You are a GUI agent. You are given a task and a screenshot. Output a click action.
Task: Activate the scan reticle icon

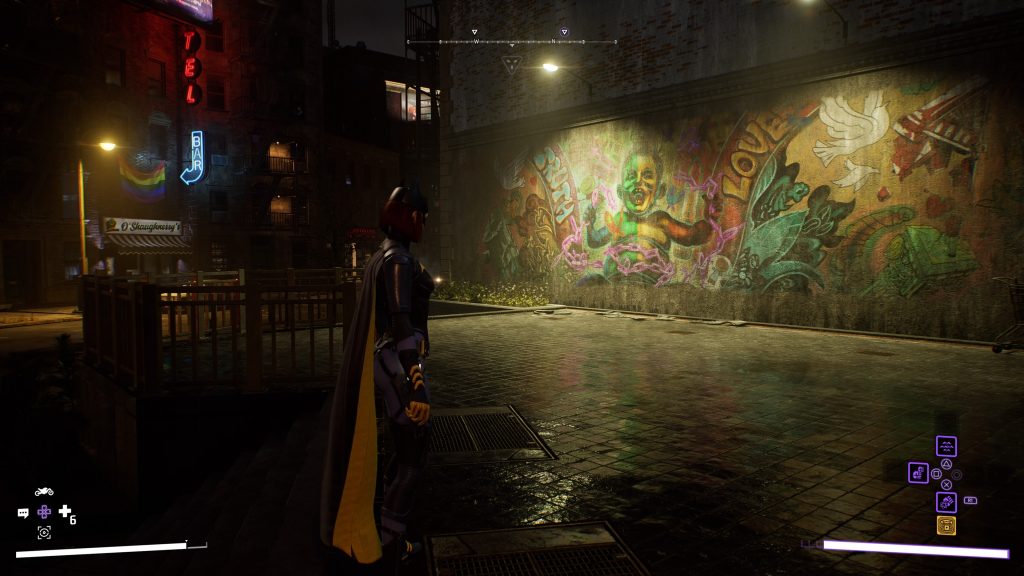(44, 533)
